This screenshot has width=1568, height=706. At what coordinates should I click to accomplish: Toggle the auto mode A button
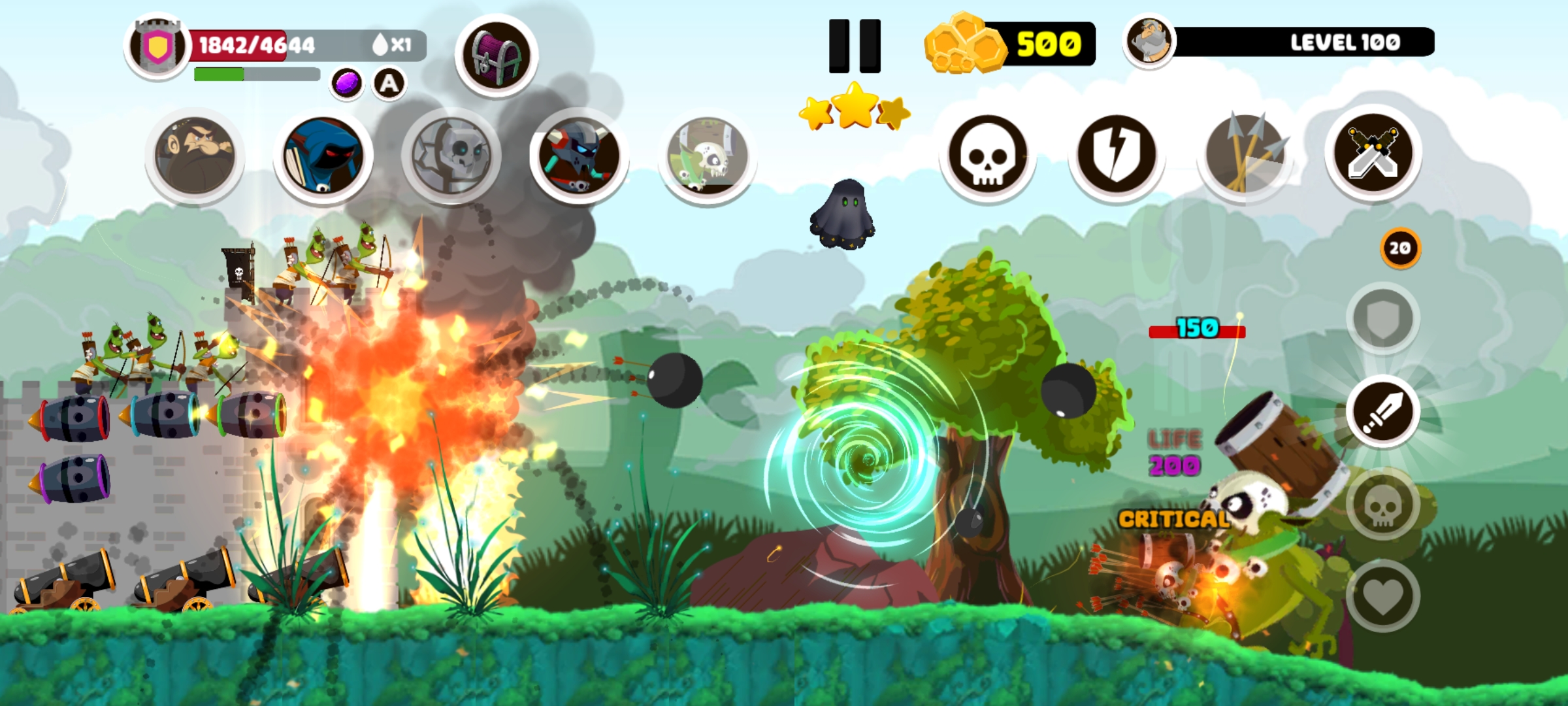coord(389,84)
